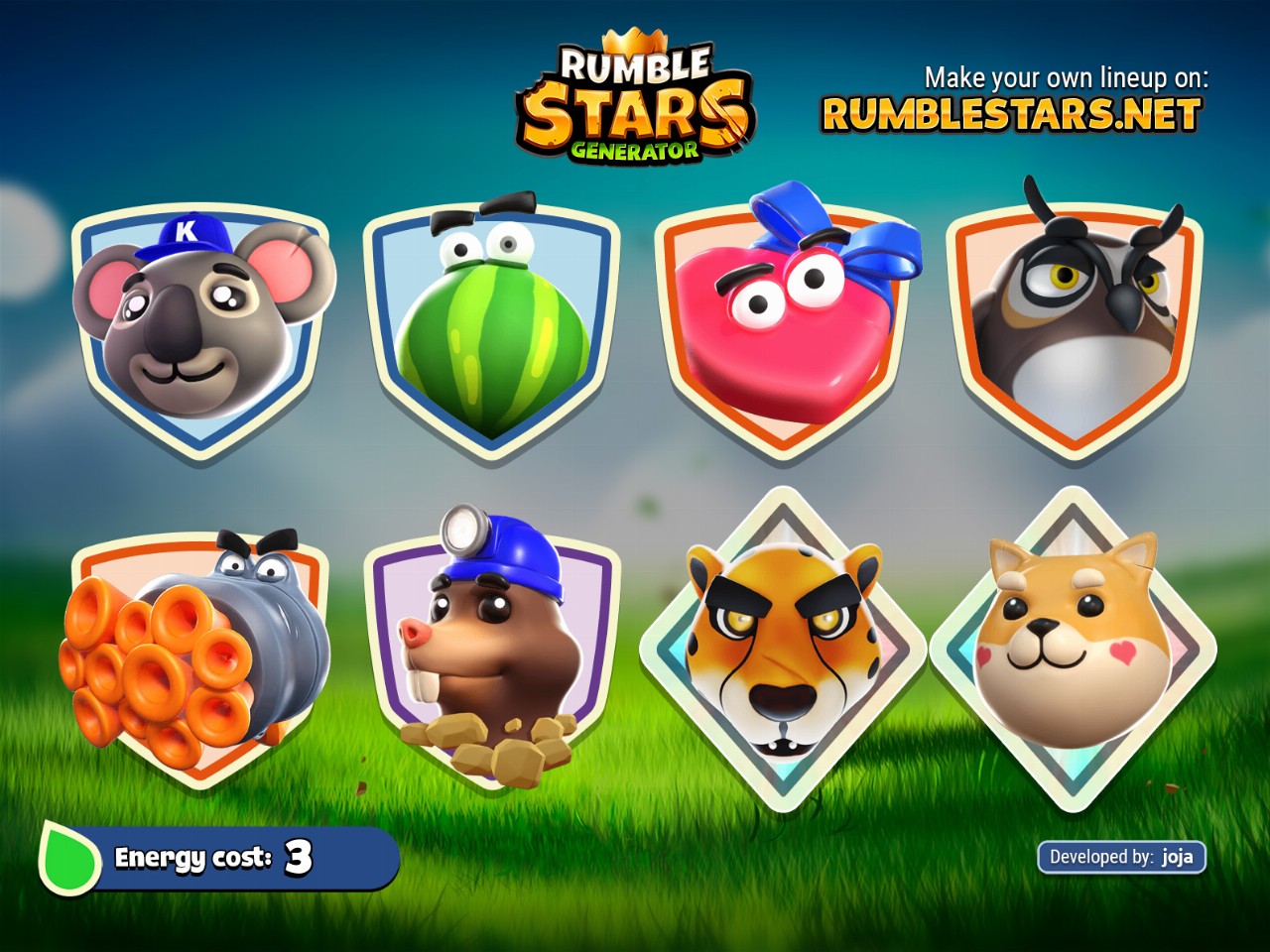
Task: Open the developer joja credit badge
Action: pos(1121,857)
